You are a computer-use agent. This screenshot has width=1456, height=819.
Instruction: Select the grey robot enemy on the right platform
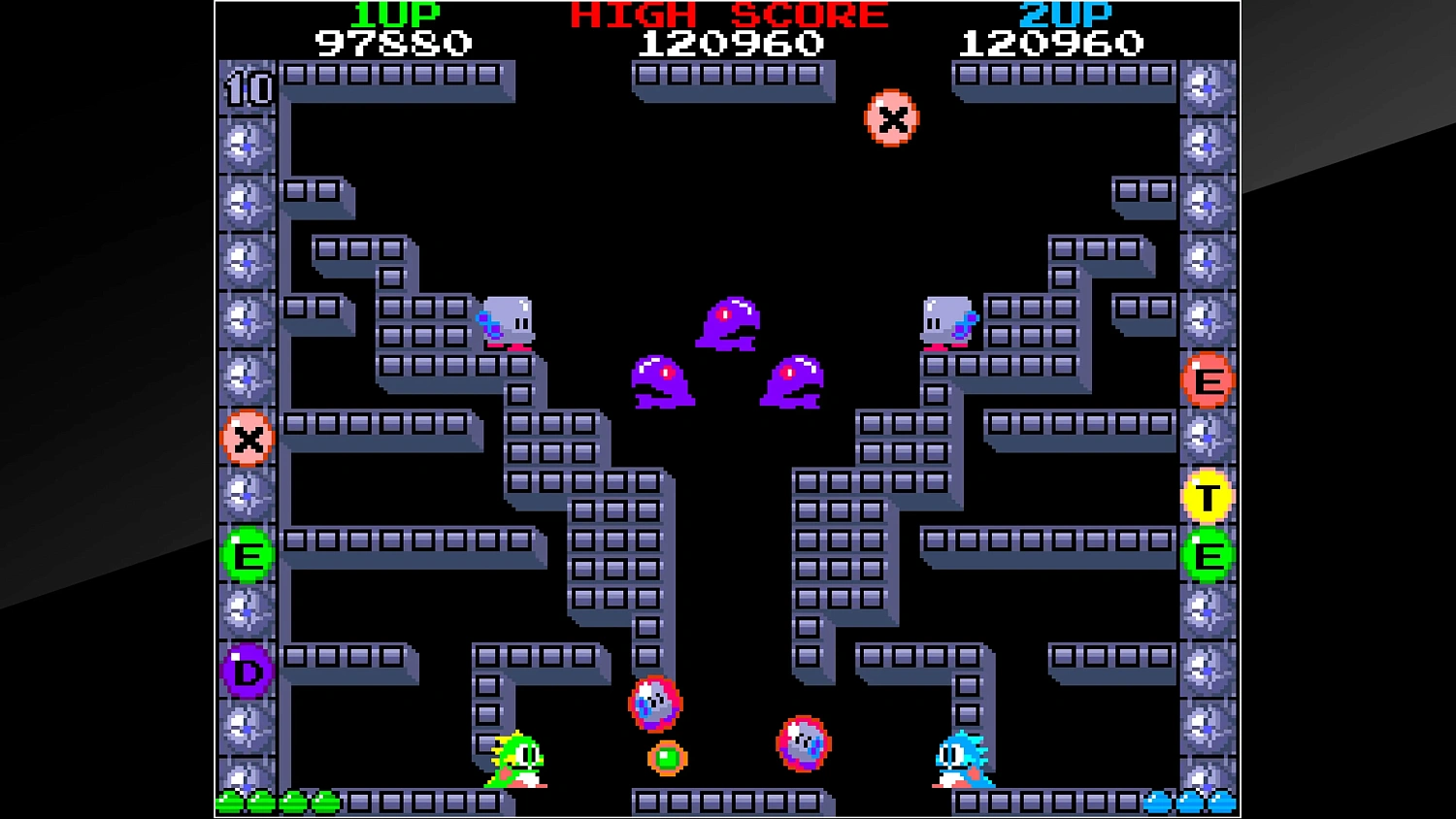tap(948, 320)
